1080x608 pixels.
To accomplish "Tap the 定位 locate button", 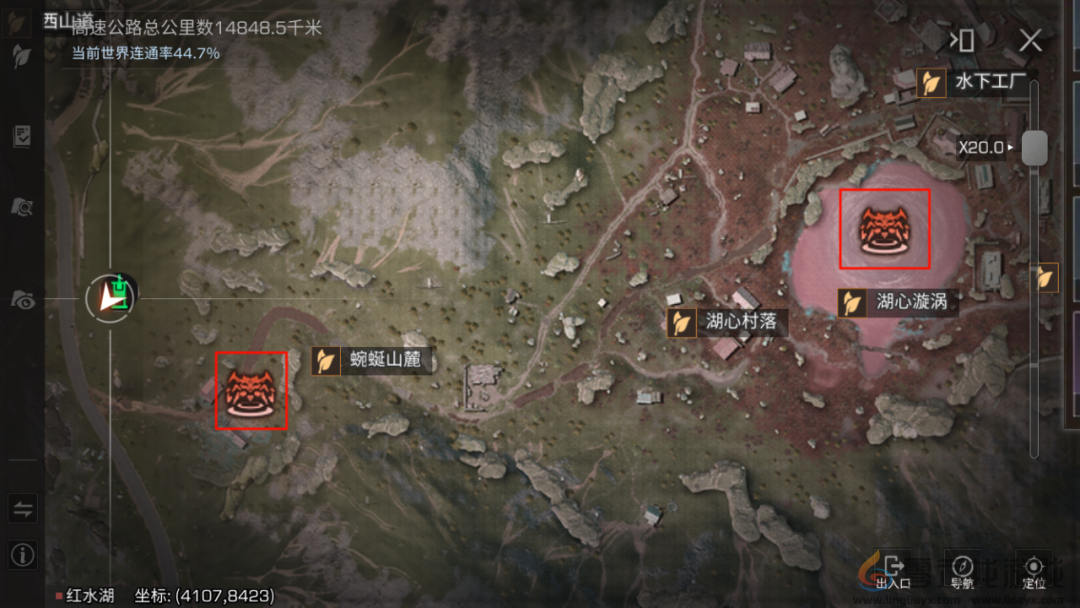I will pyautogui.click(x=1034, y=572).
